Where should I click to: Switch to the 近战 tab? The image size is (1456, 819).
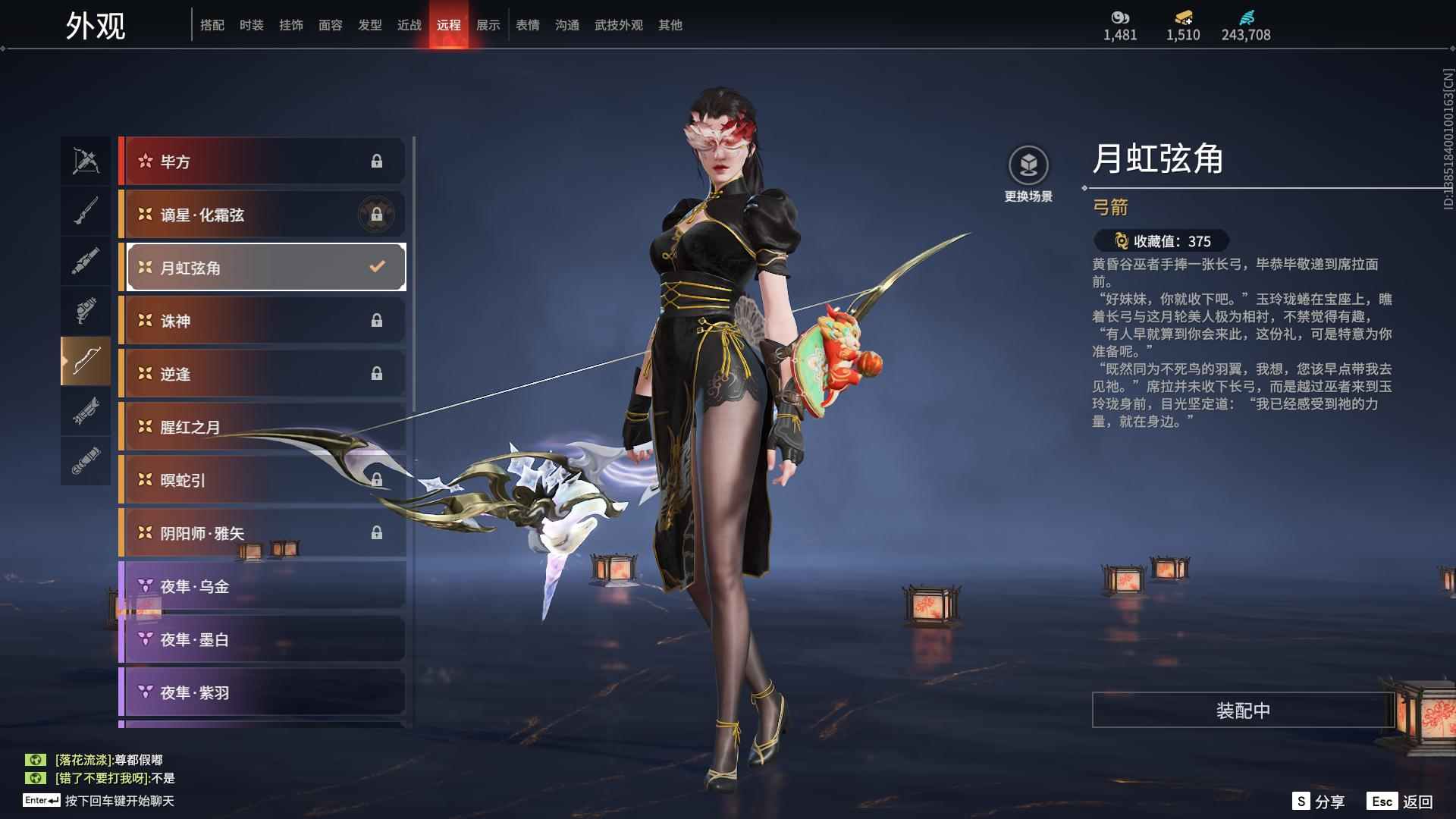[x=409, y=24]
